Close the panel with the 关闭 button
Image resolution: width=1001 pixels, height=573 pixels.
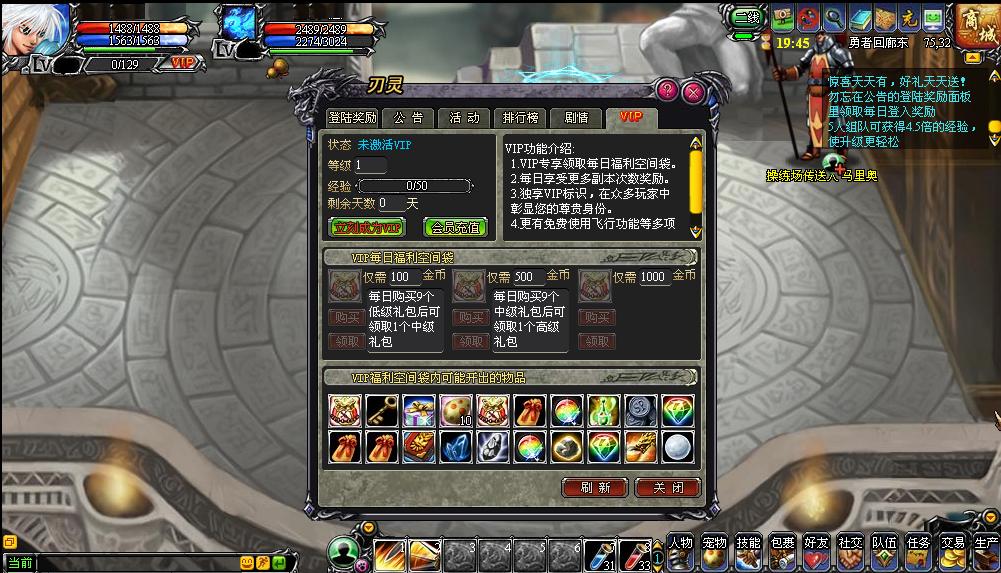pyautogui.click(x=668, y=488)
